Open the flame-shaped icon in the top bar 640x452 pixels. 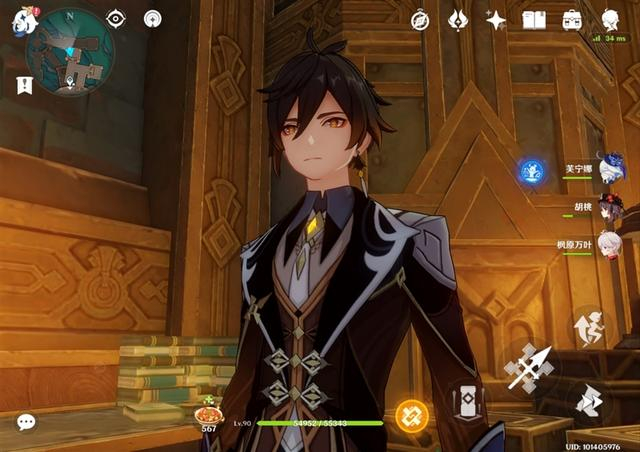(458, 19)
